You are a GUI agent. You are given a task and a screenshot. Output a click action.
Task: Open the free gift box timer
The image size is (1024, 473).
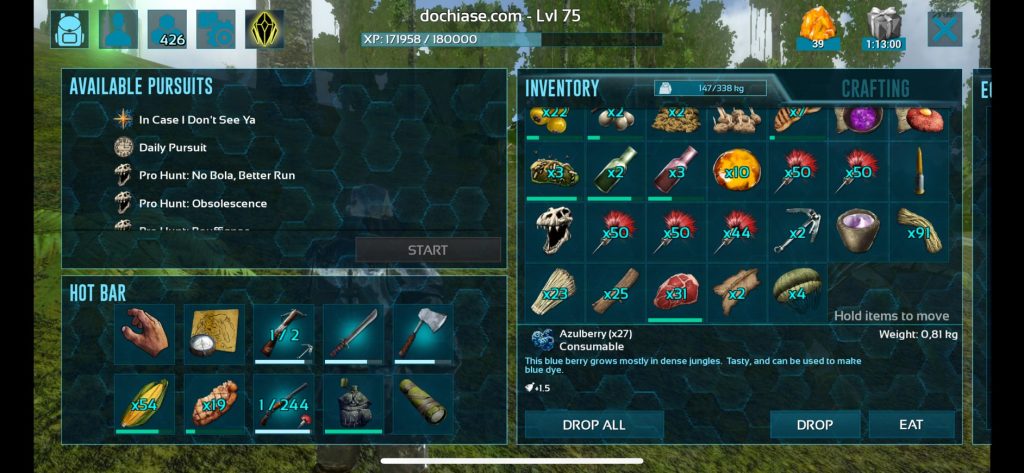click(x=884, y=28)
